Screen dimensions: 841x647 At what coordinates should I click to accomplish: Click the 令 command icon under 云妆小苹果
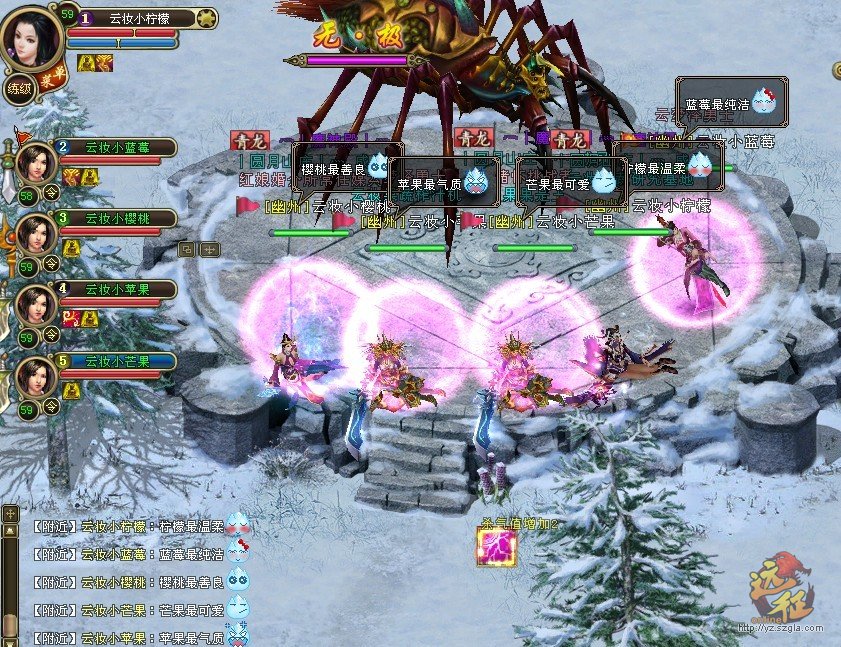(52, 338)
